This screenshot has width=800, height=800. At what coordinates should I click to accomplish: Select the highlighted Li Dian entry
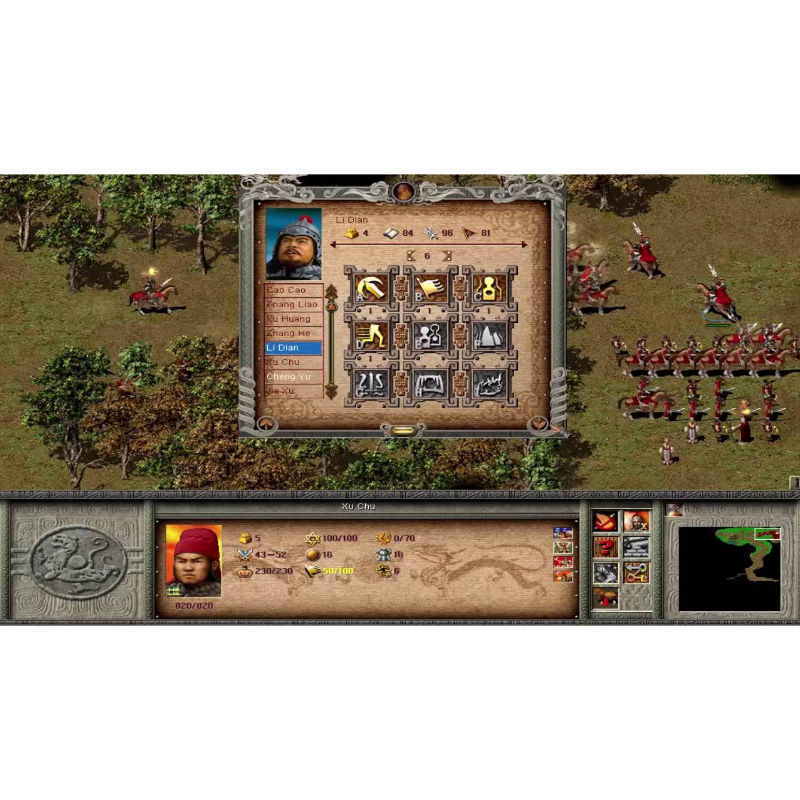point(292,348)
